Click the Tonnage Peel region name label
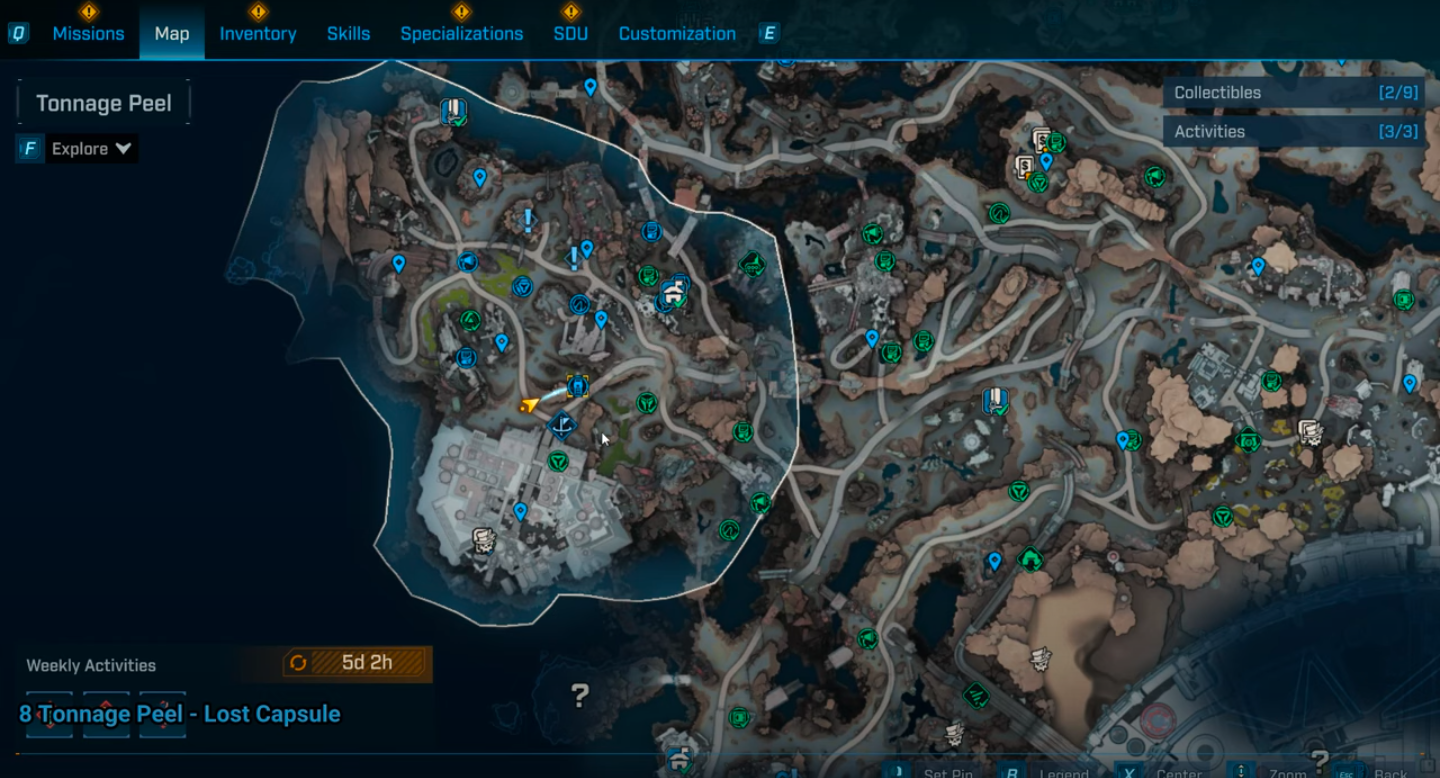1440x778 pixels. point(104,103)
